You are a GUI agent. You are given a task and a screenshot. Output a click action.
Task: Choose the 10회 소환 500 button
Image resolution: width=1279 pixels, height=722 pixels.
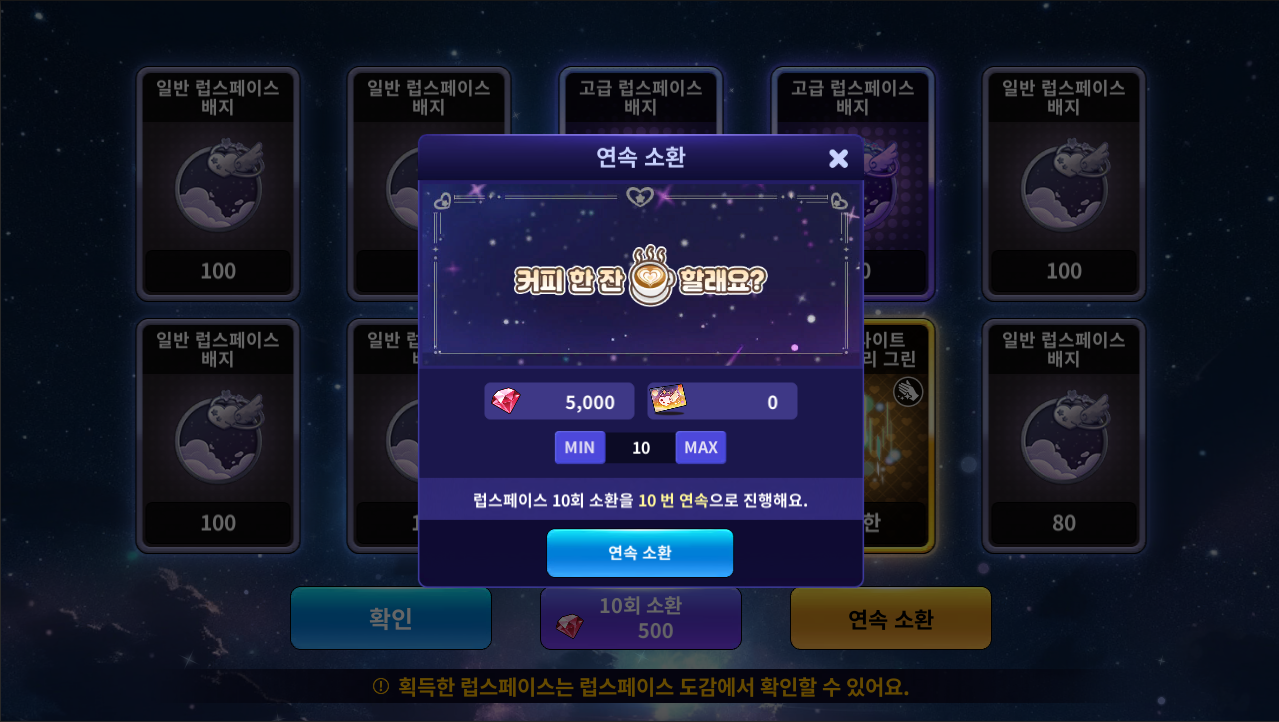(x=641, y=618)
